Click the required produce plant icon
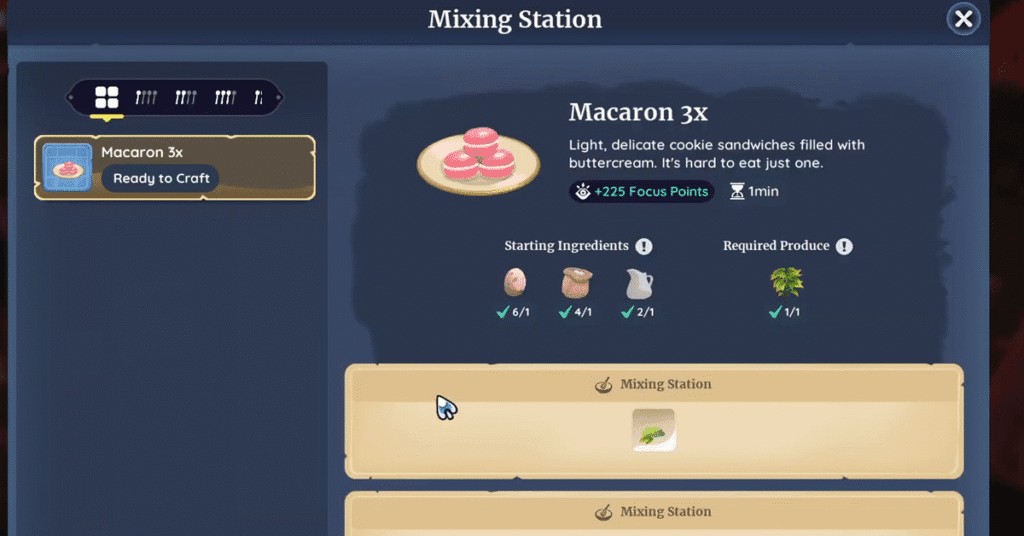Screen dimensions: 1024x536 tap(787, 283)
